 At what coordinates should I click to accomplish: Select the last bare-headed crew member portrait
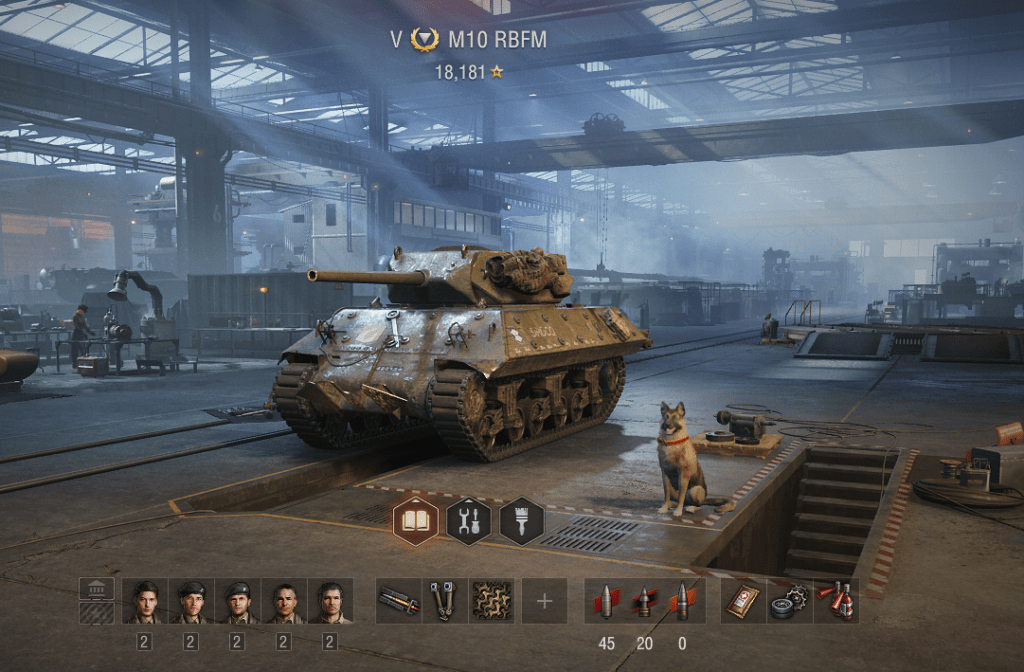pos(330,601)
